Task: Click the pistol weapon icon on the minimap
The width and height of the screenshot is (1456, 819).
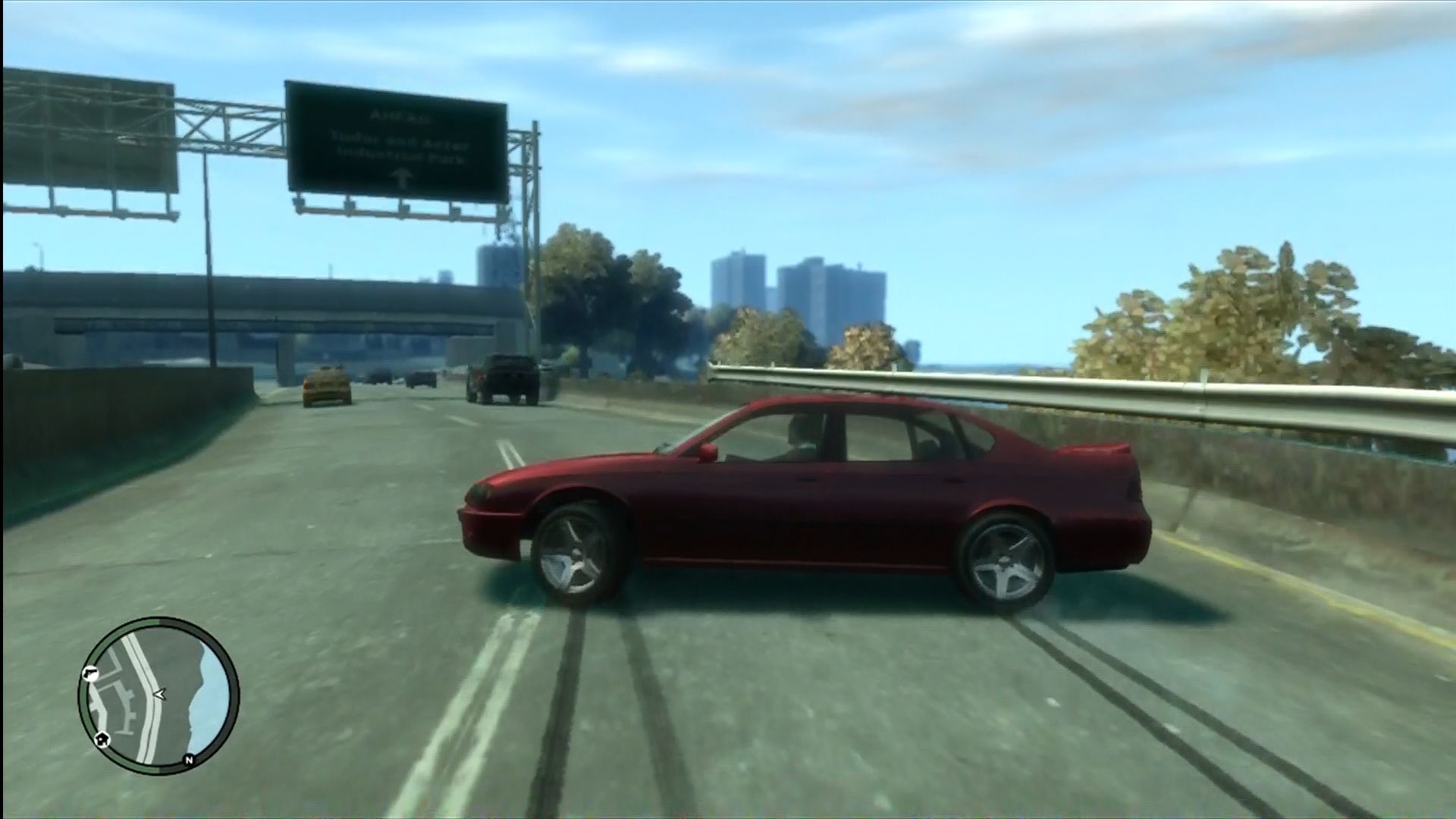Action: click(89, 673)
